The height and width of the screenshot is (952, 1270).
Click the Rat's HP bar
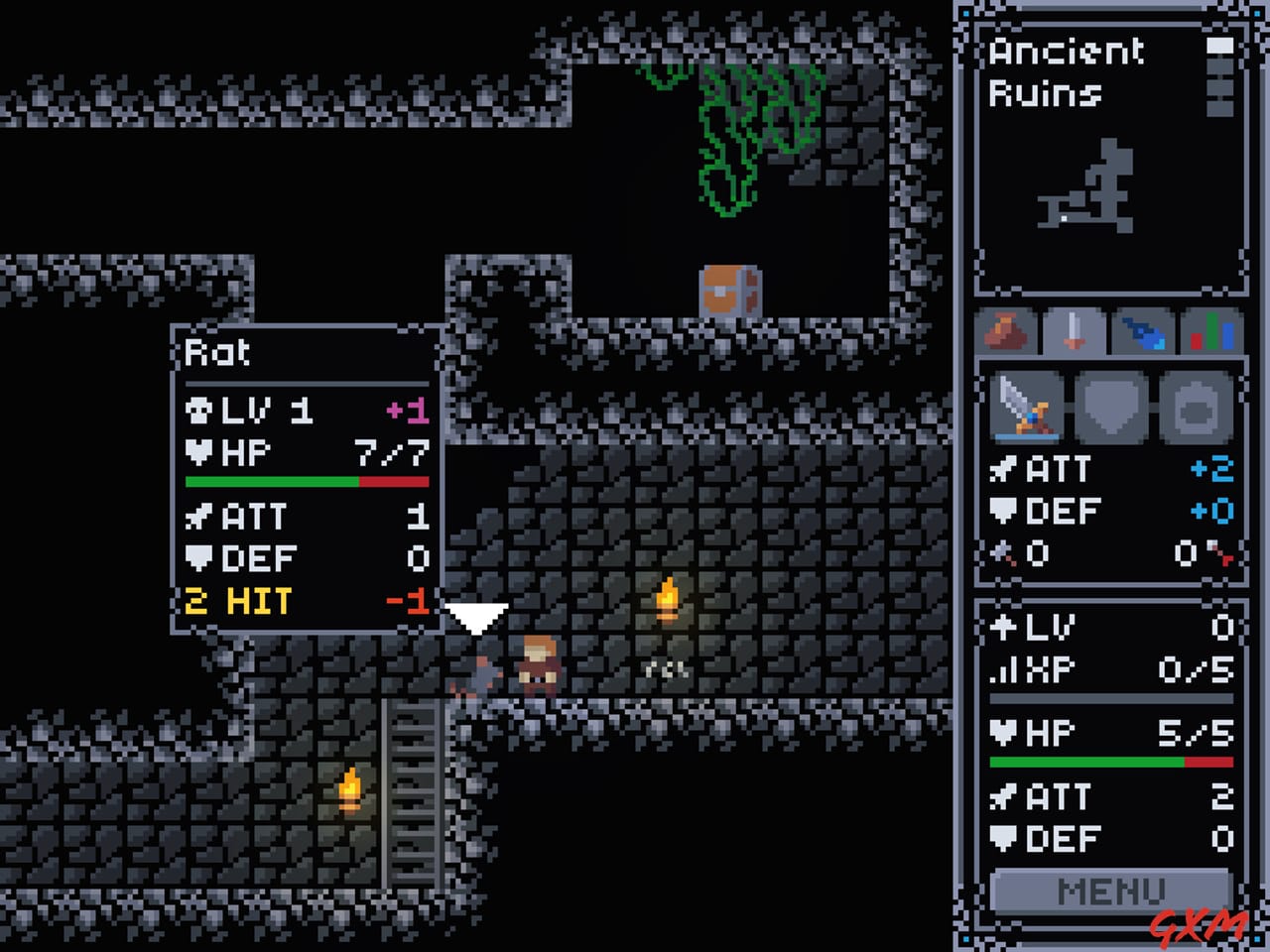coord(306,481)
